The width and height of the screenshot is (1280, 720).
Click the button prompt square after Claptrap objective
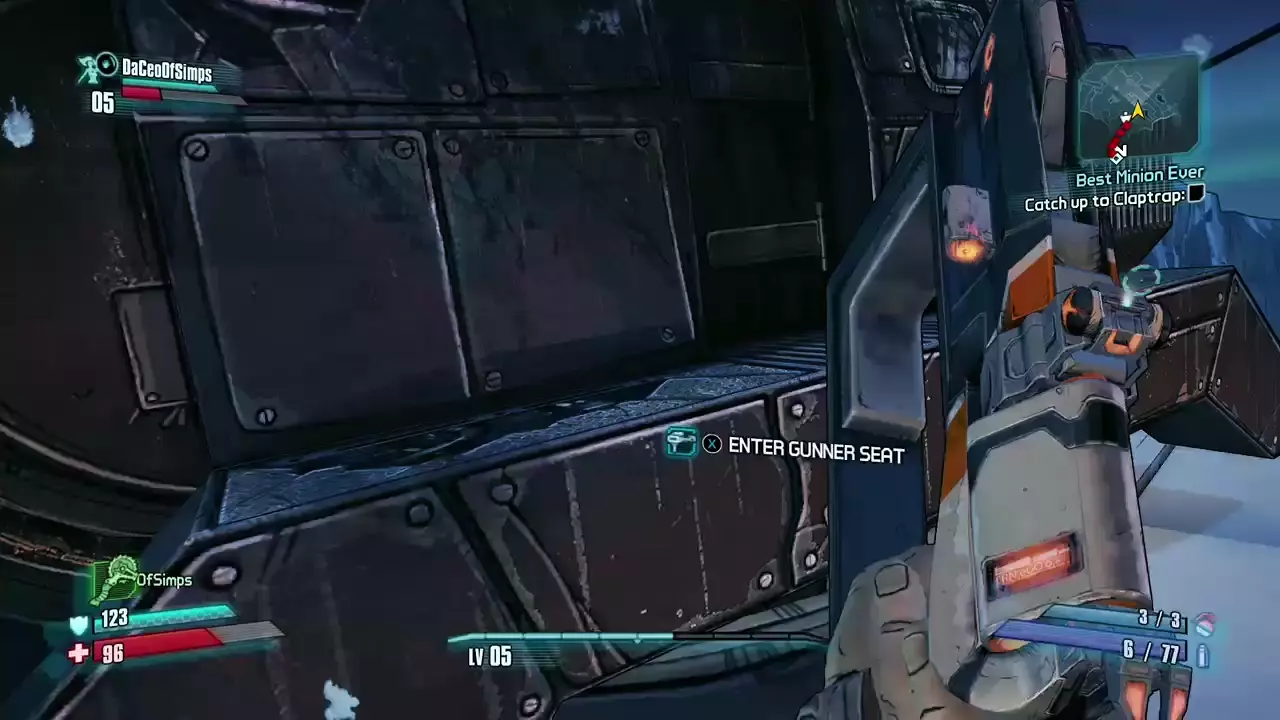[1196, 194]
